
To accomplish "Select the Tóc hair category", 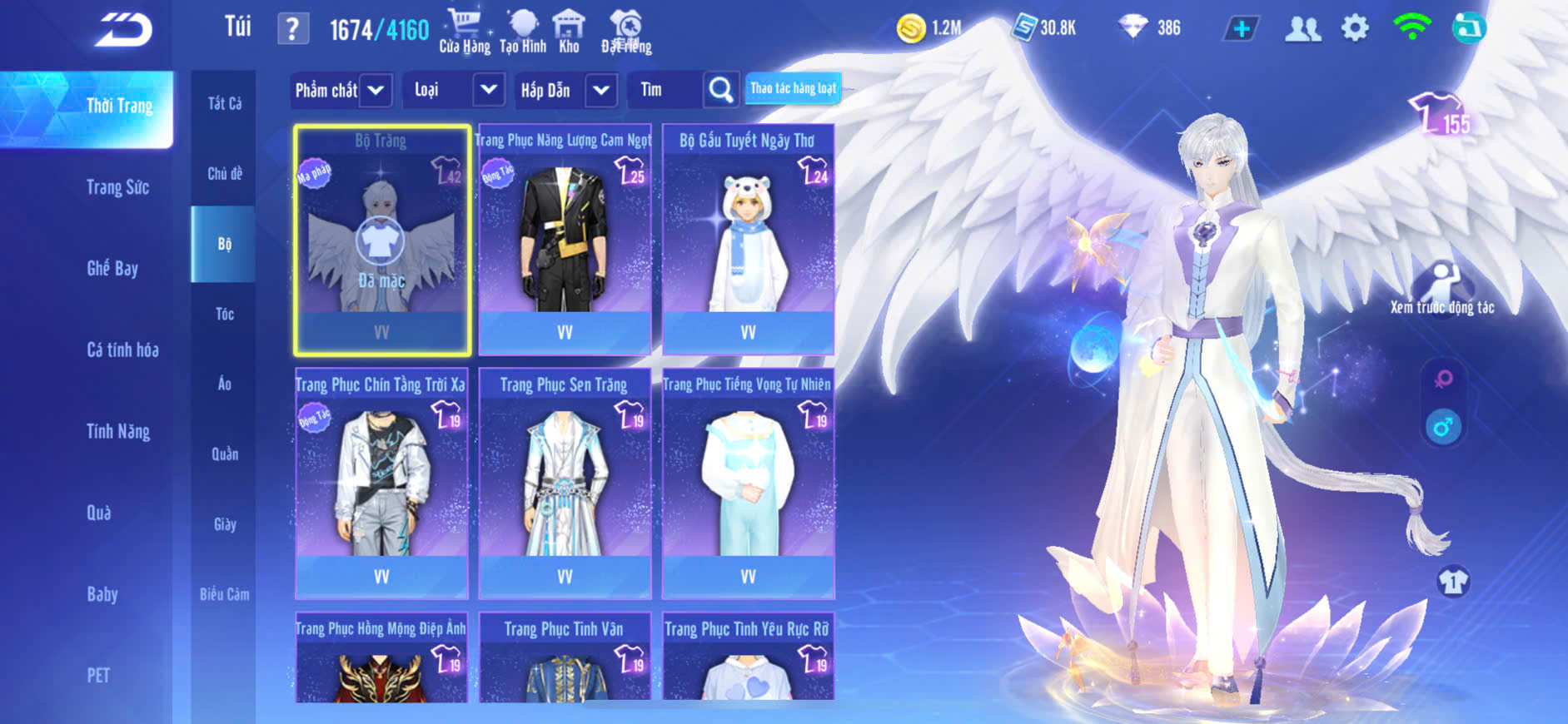I will 224,314.
